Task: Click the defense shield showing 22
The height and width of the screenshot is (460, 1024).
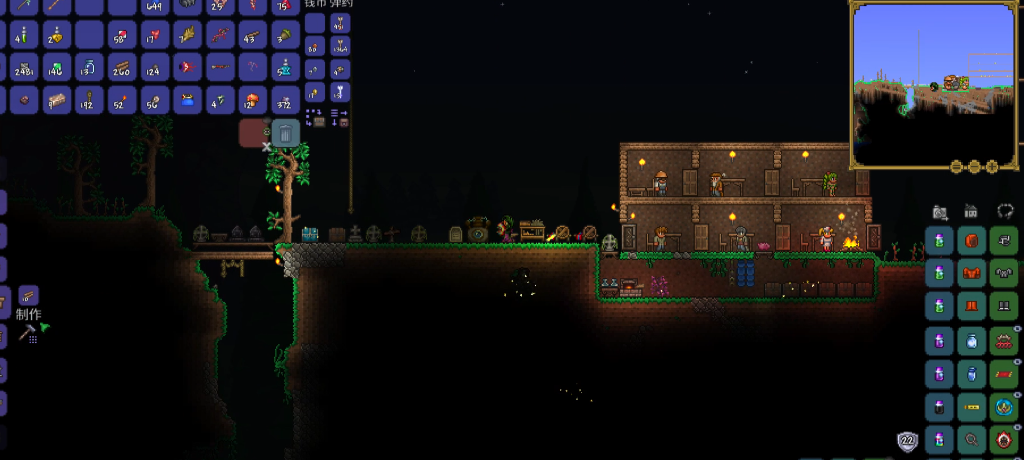Action: (x=908, y=440)
